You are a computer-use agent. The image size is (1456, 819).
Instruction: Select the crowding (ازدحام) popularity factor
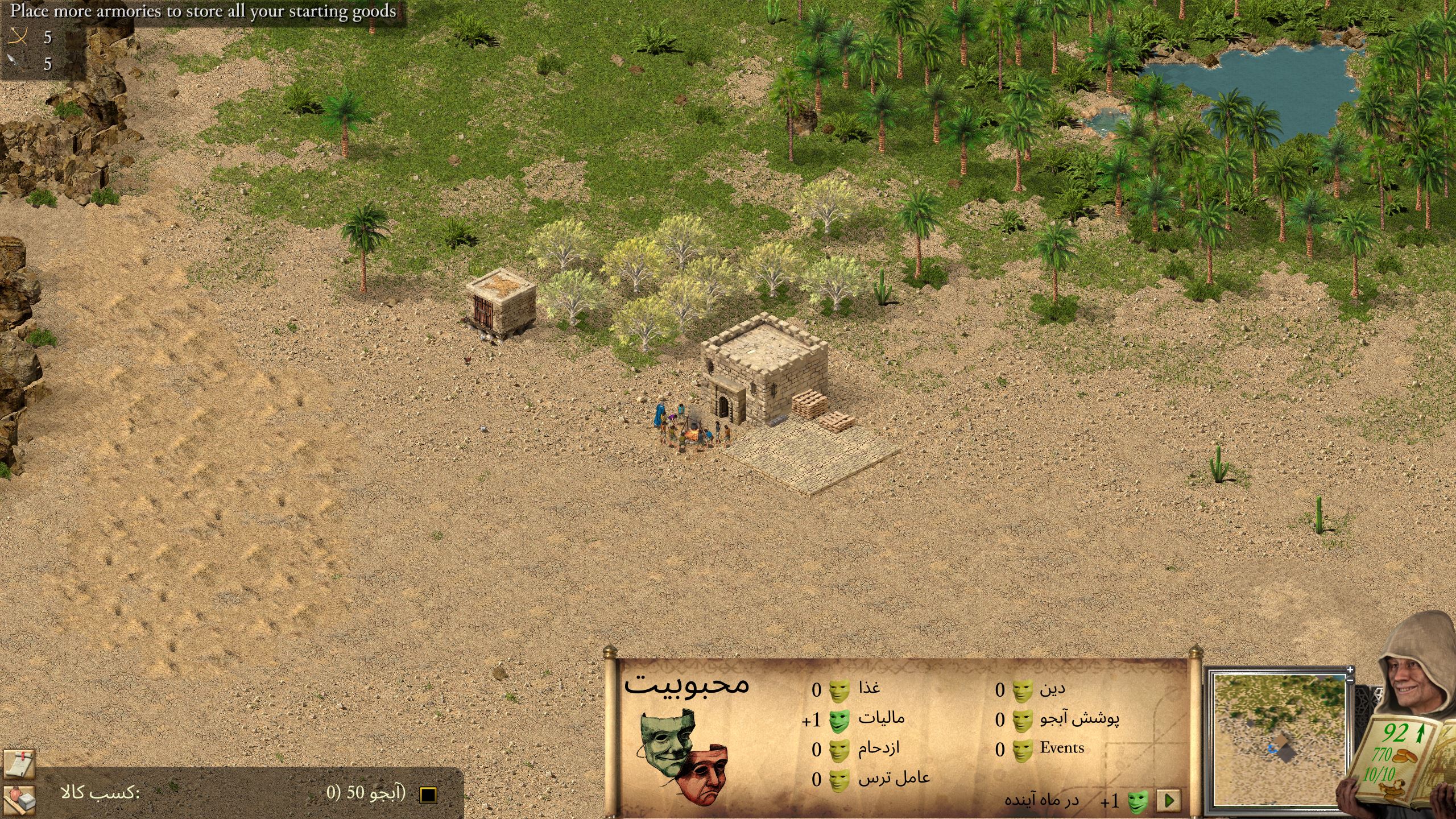click(879, 749)
